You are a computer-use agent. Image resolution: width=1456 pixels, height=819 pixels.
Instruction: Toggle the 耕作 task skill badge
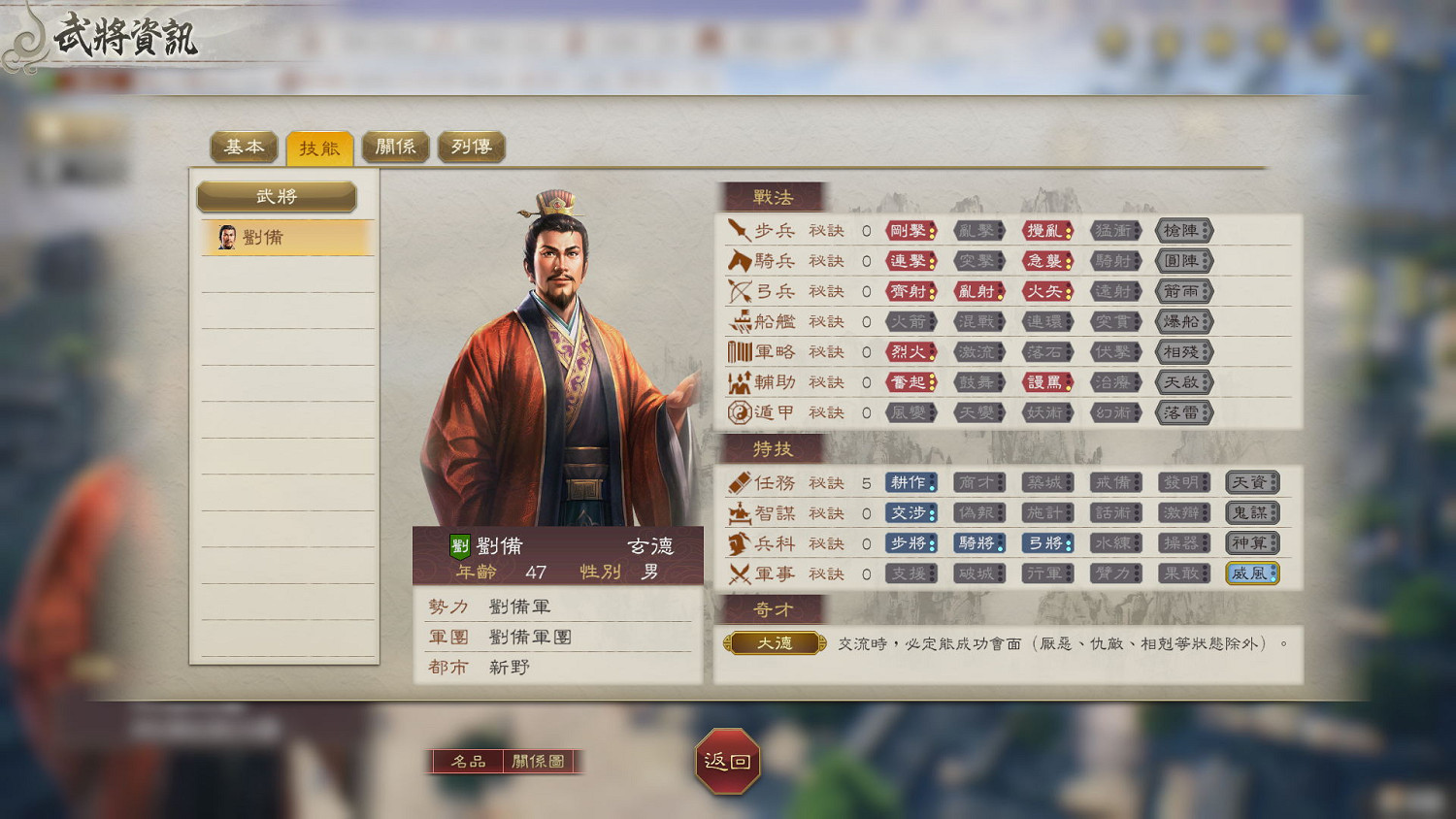[910, 482]
